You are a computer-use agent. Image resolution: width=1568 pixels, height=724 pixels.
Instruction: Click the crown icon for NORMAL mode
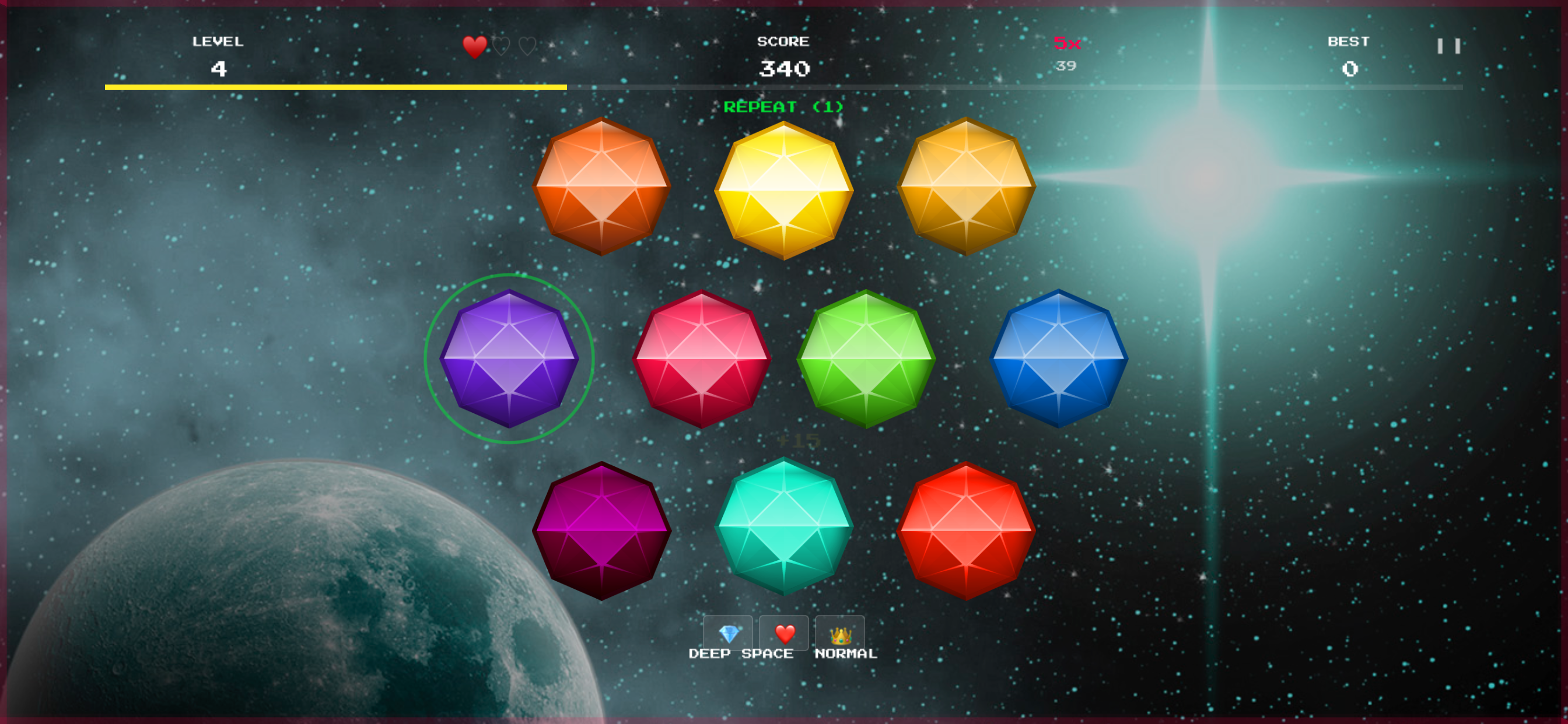(840, 633)
